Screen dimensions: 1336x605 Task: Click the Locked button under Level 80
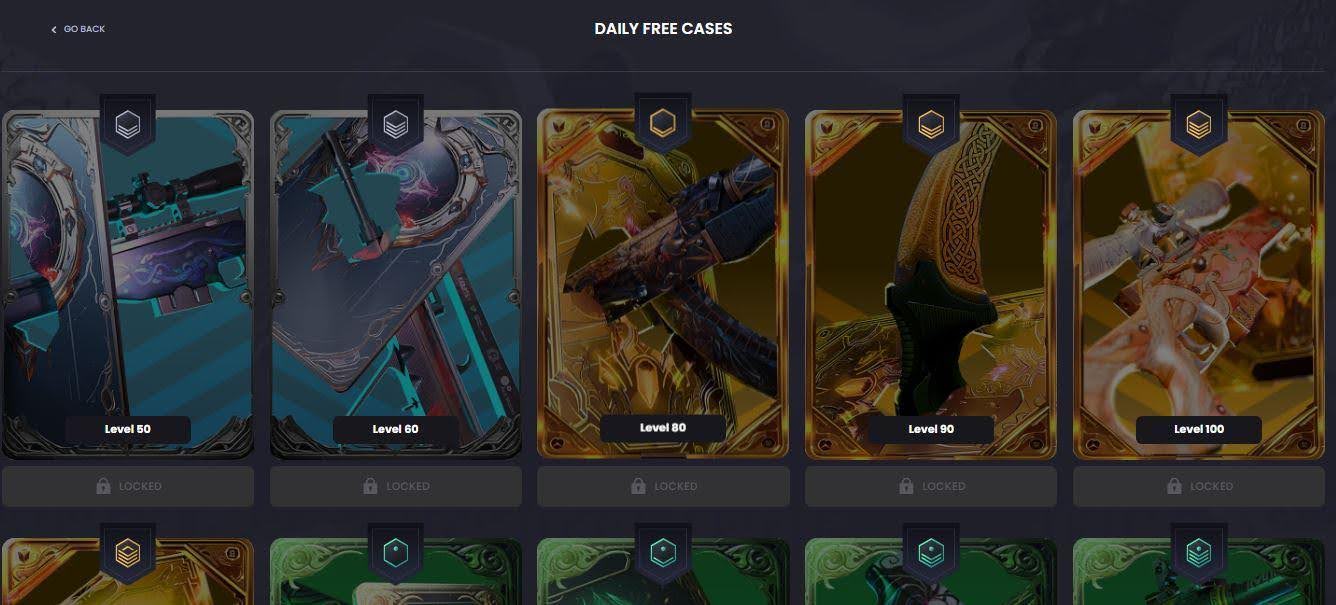click(663, 486)
